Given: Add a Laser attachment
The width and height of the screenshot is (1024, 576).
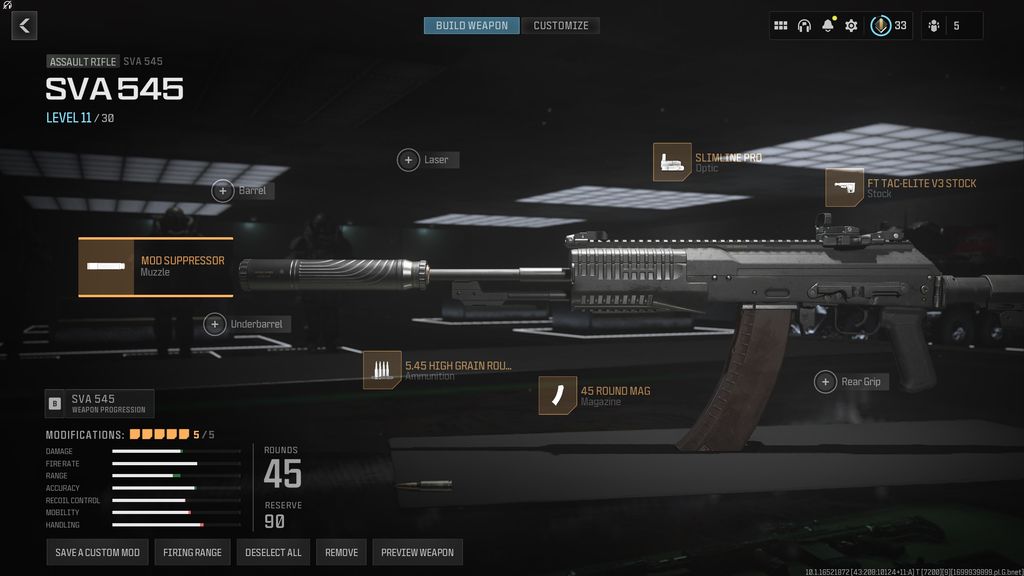Looking at the screenshot, I should click(408, 160).
